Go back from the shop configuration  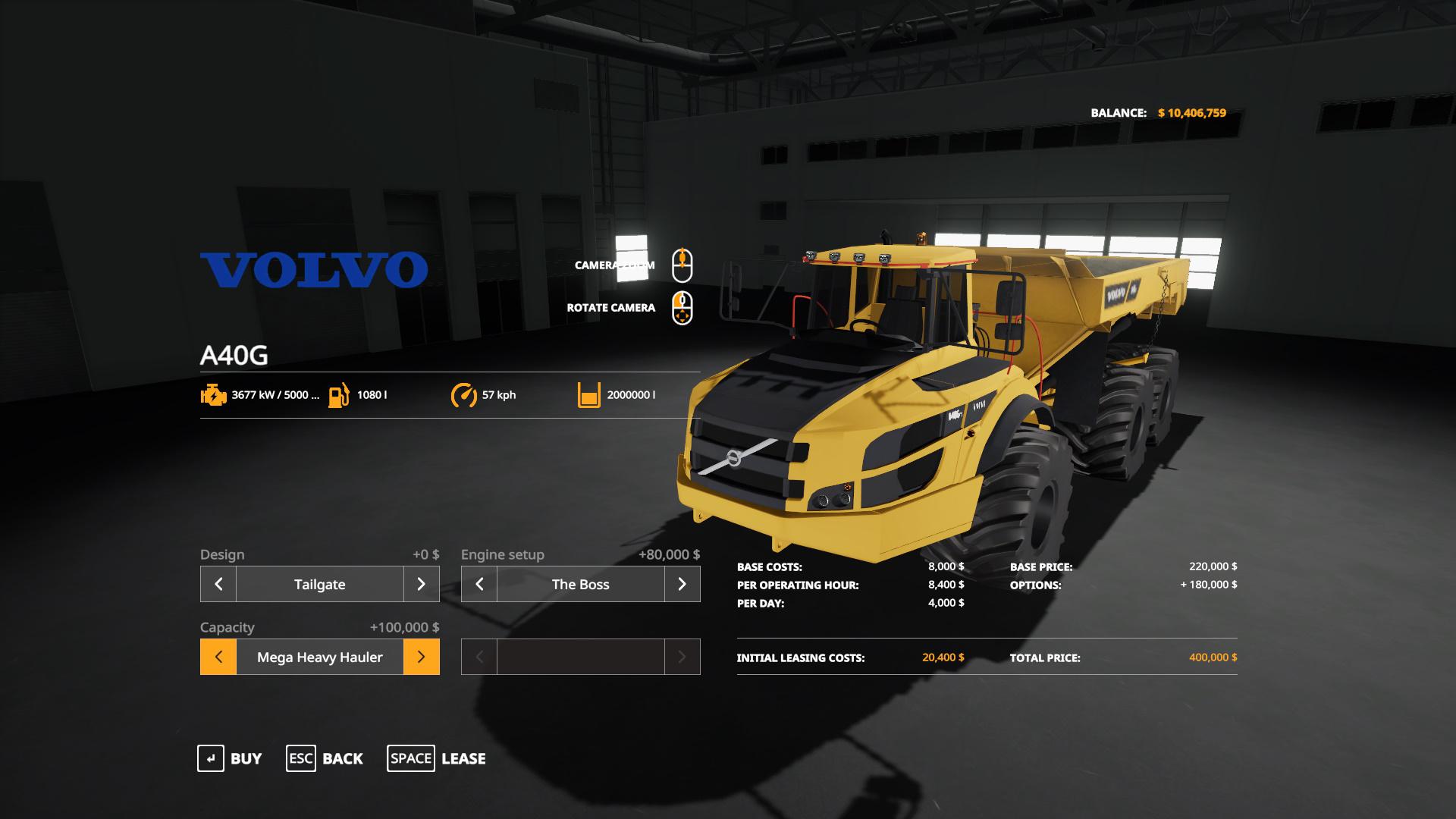325,758
